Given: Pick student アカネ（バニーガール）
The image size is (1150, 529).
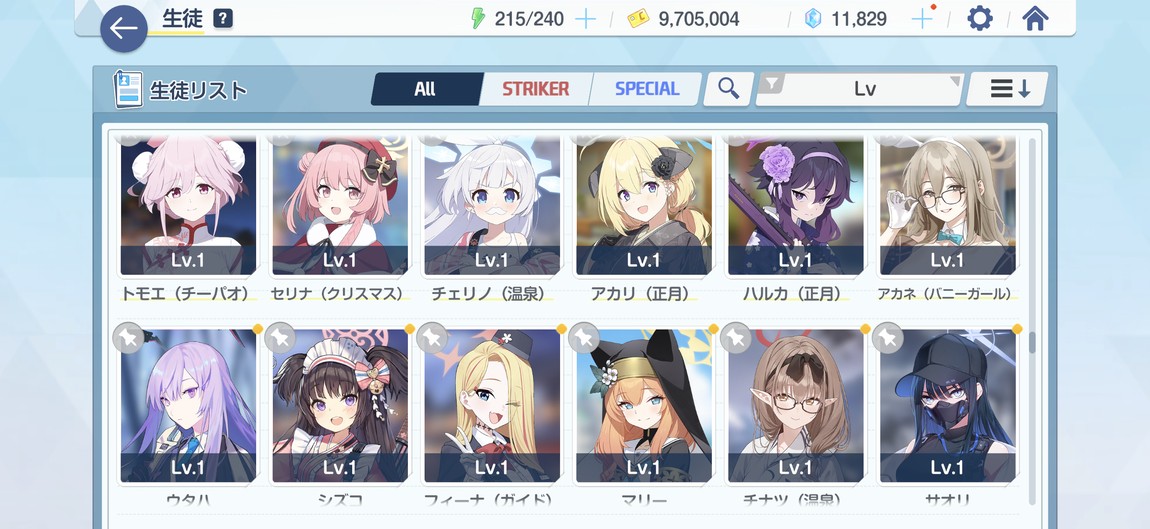Looking at the screenshot, I should tap(947, 205).
